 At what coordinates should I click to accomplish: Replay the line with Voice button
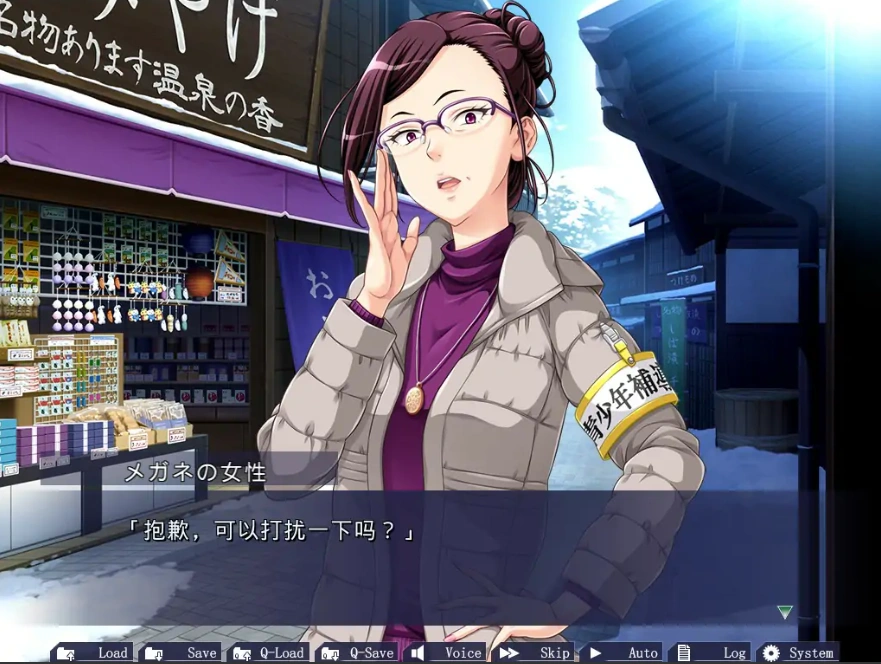(x=448, y=653)
